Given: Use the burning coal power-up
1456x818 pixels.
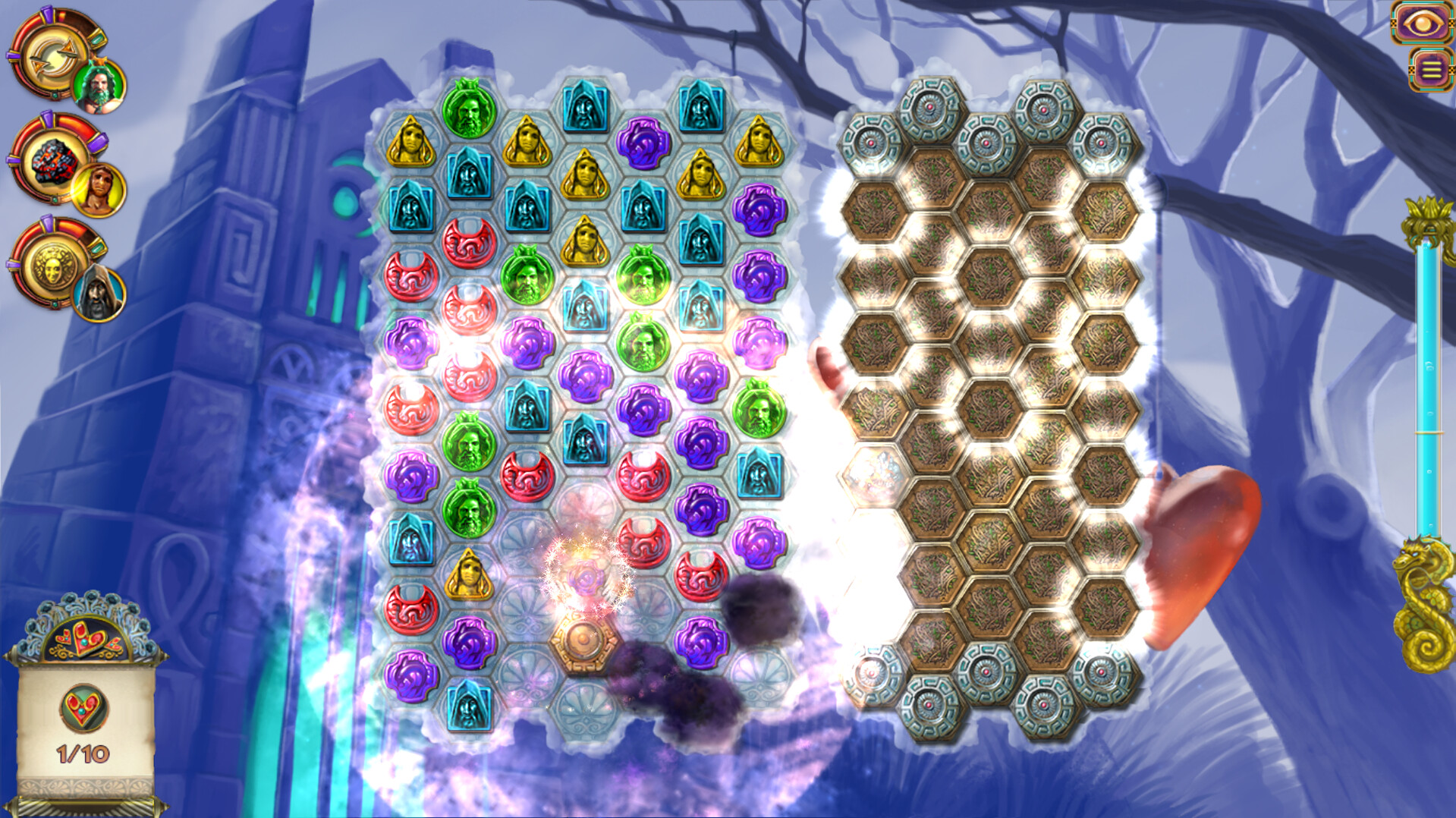Looking at the screenshot, I should coord(52,161).
